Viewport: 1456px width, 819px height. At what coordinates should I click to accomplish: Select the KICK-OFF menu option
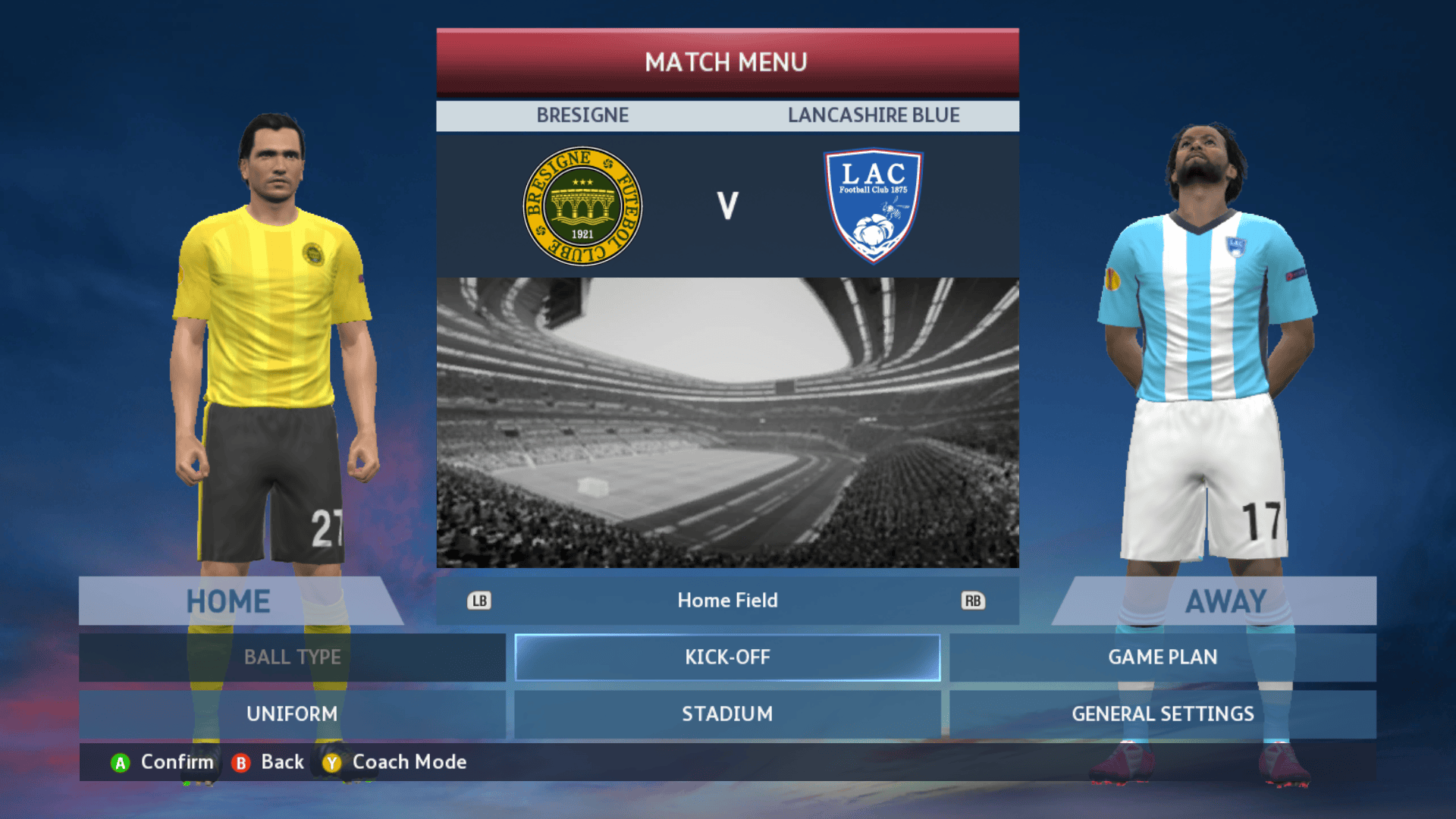click(727, 657)
